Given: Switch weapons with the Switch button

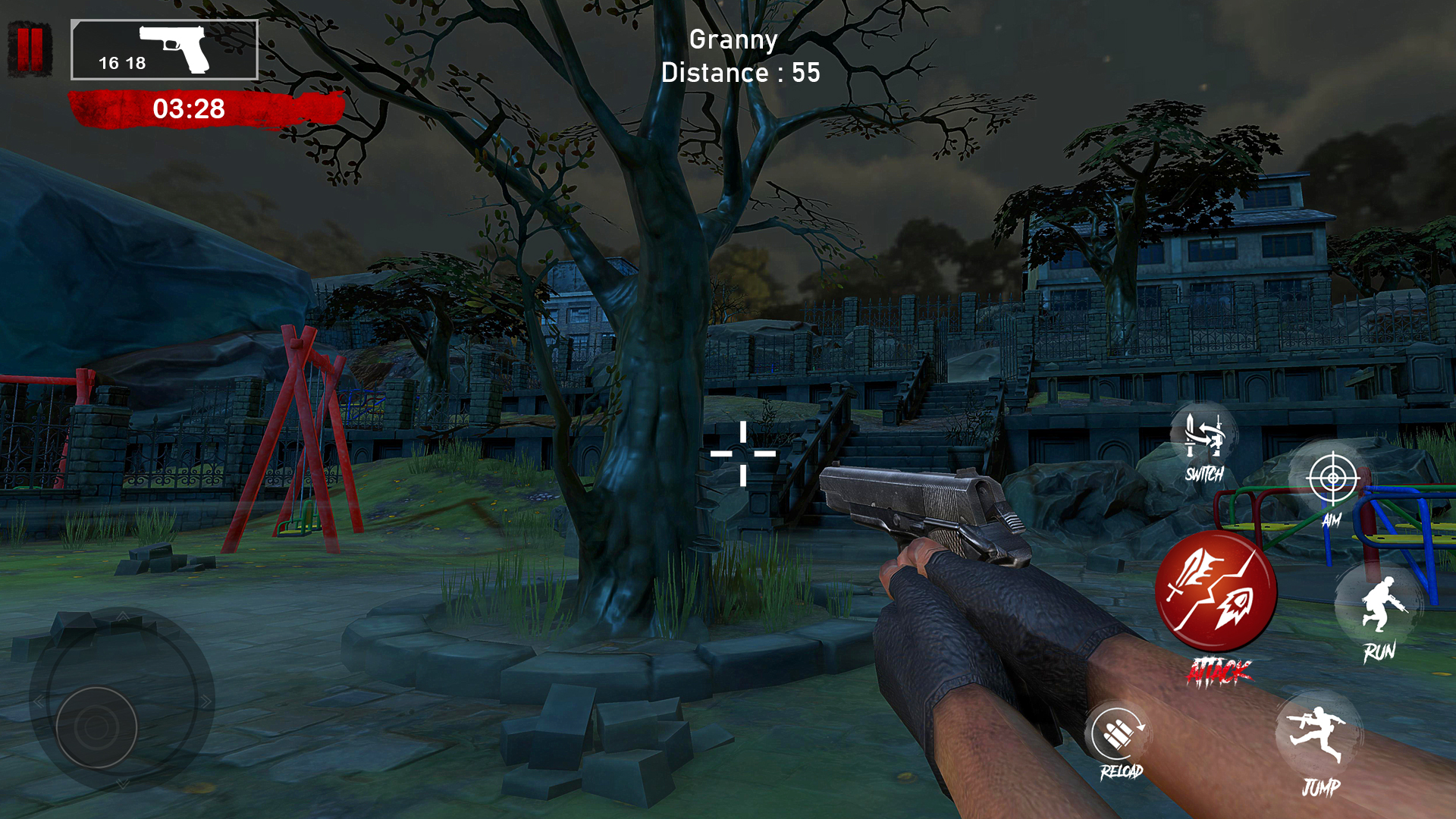Looking at the screenshot, I should click(1203, 440).
